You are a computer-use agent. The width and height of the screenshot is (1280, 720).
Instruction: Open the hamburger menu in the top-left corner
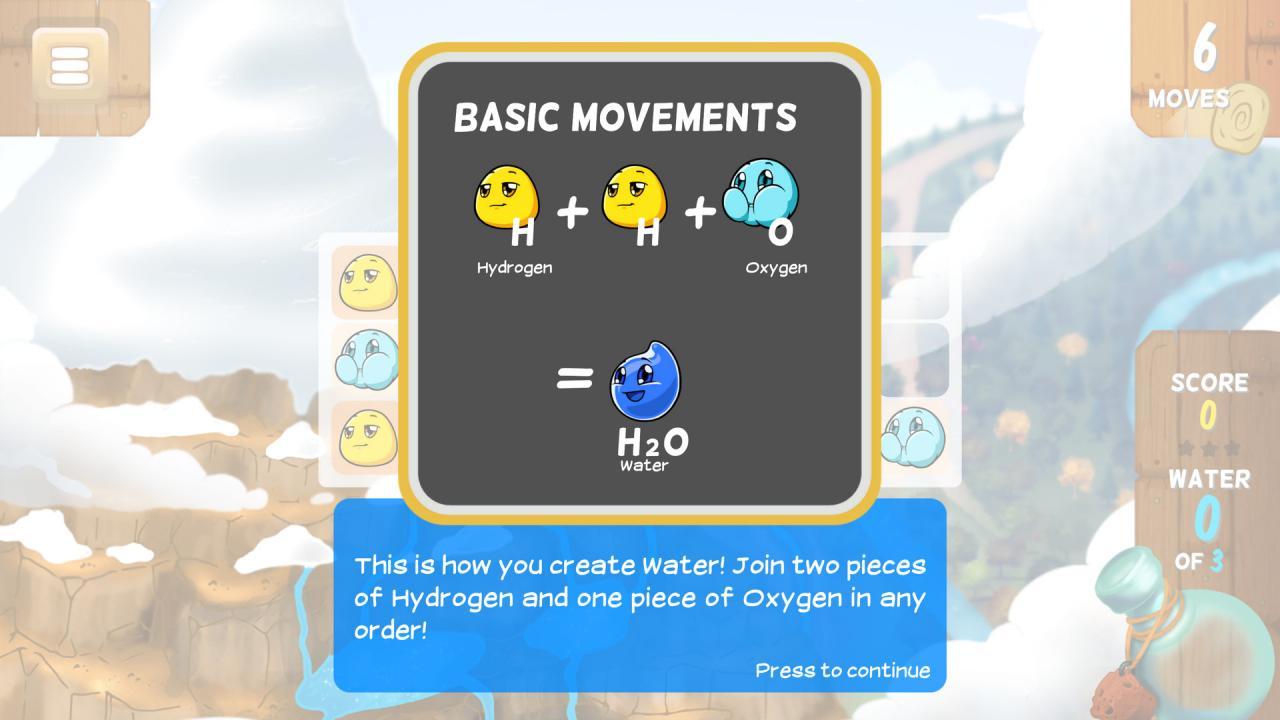click(x=68, y=64)
